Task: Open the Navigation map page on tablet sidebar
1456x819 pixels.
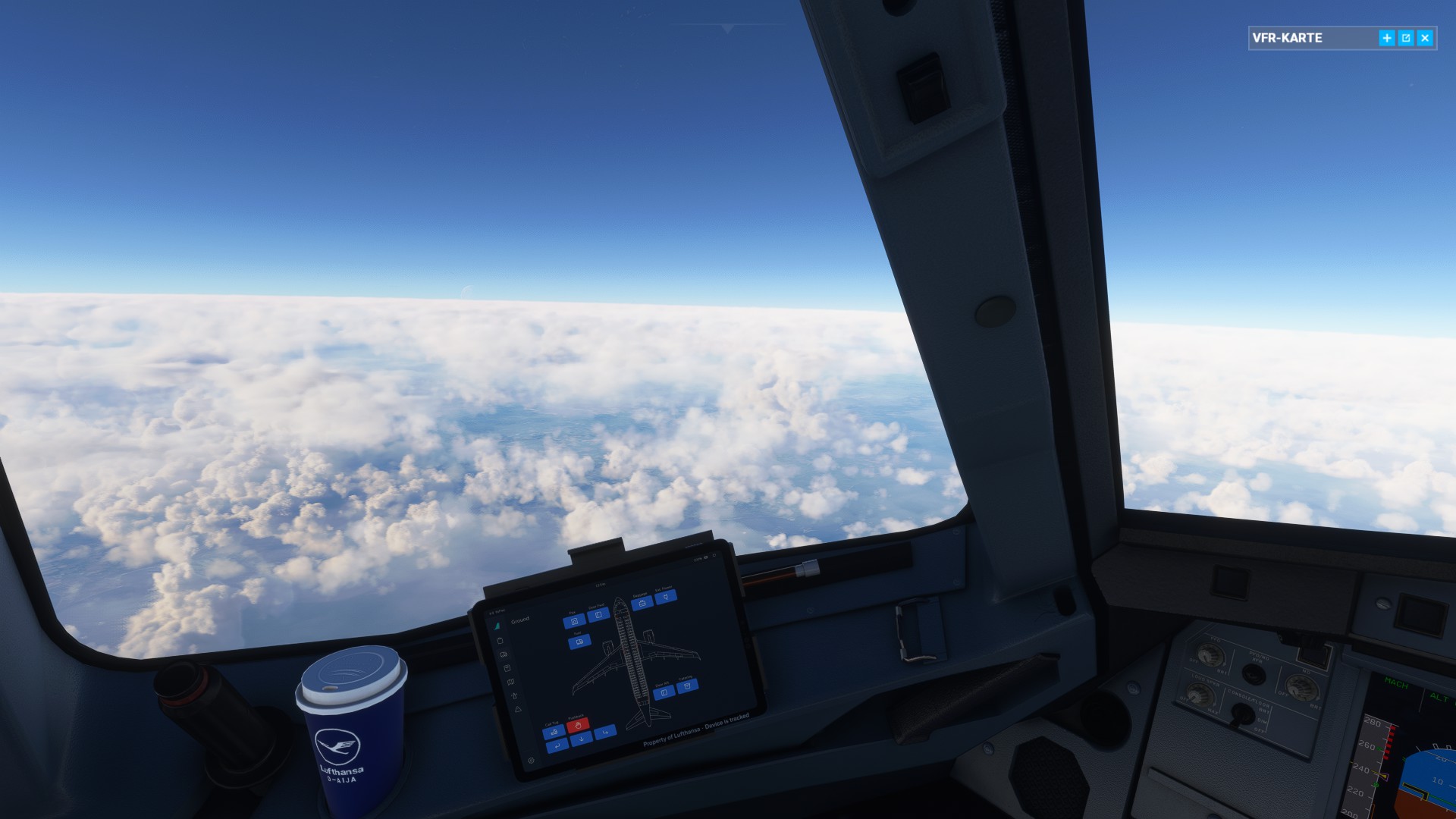Action: [x=512, y=680]
